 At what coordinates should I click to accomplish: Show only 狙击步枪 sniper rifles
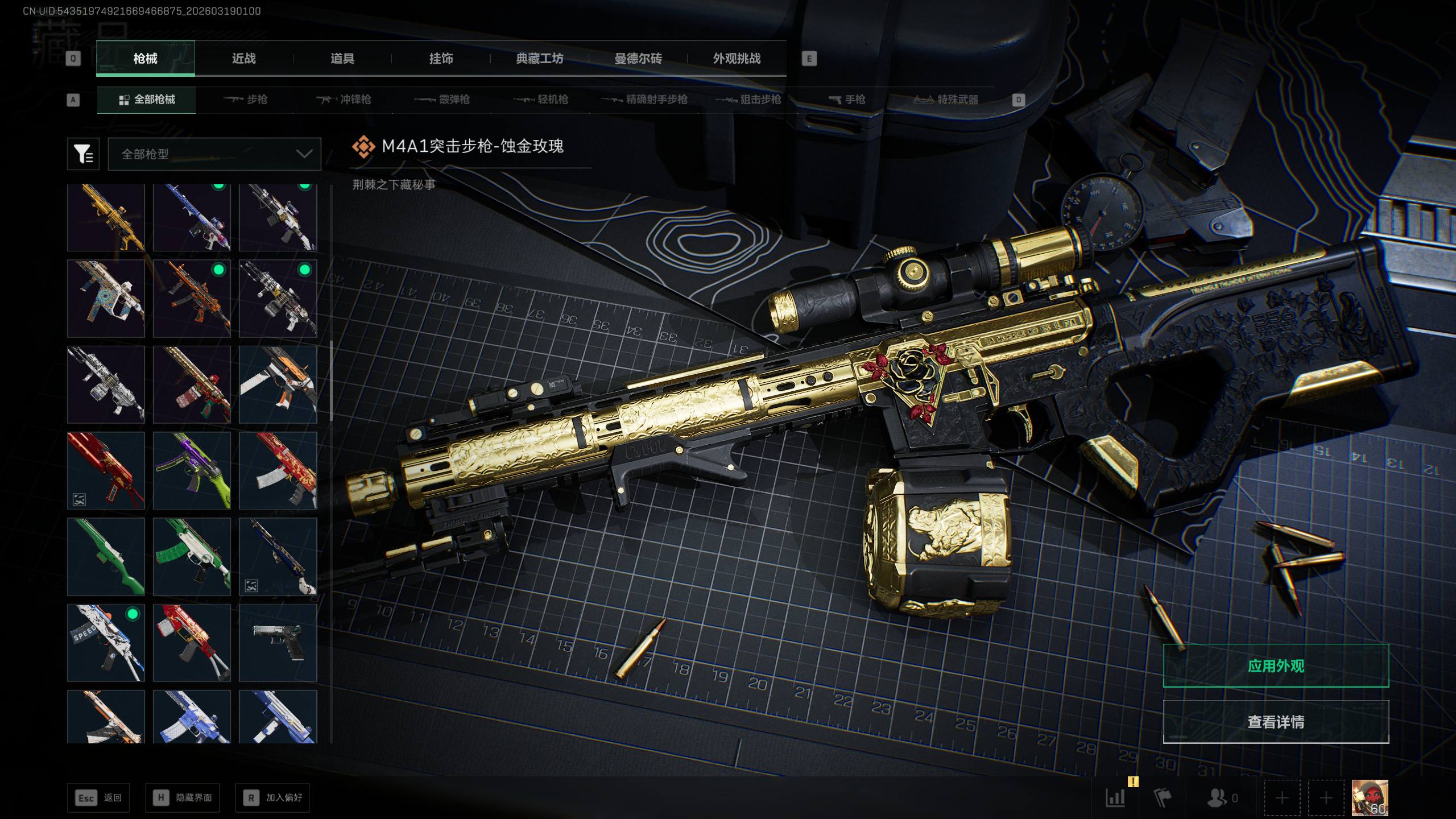[x=748, y=100]
